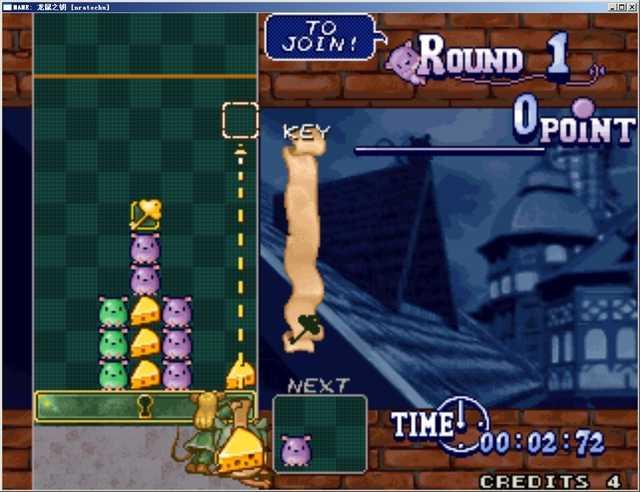
Task: Close the MAME window
Action: click(x=630, y=6)
